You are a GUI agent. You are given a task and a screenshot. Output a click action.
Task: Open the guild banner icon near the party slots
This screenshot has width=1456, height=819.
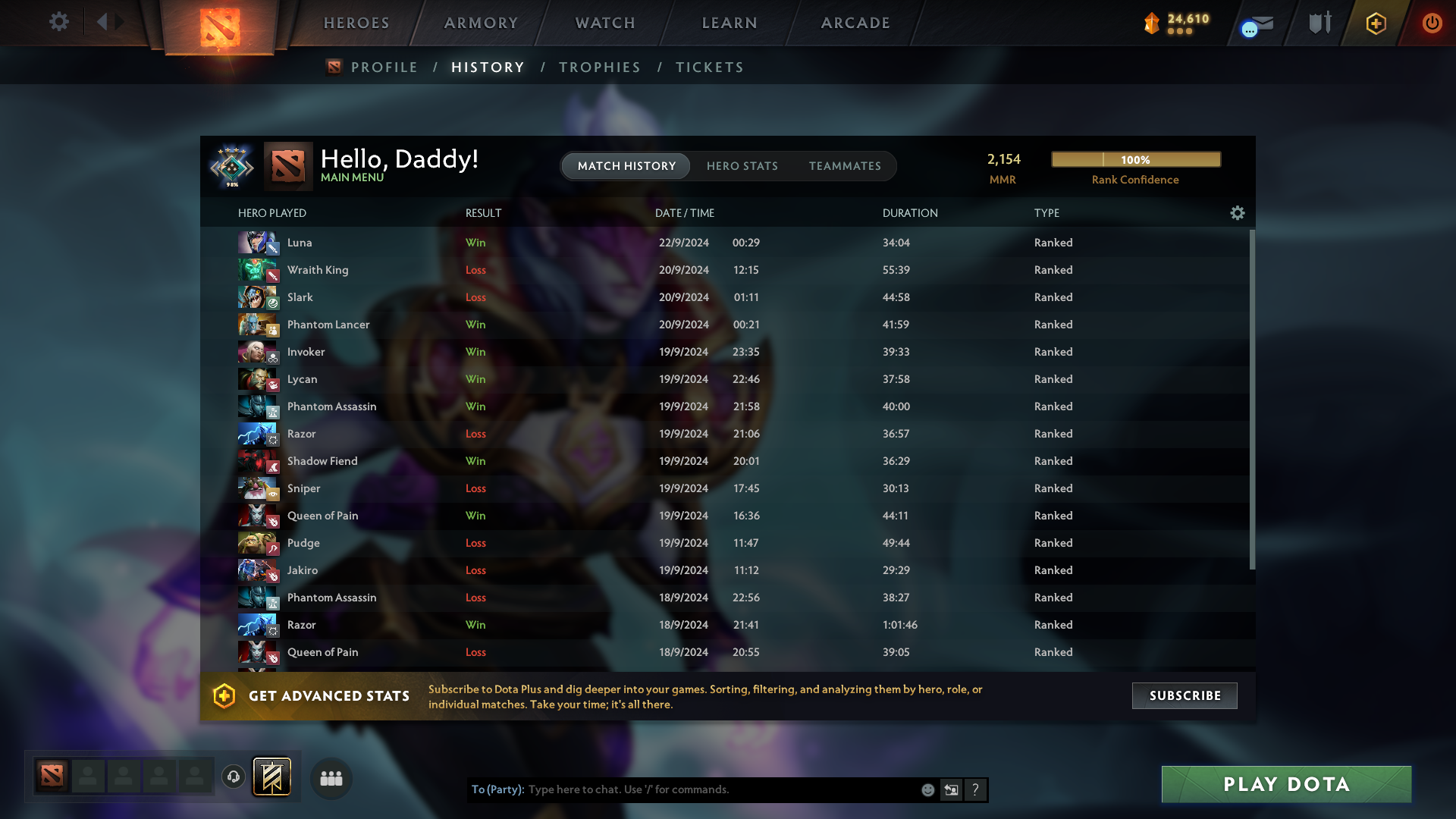[x=271, y=777]
